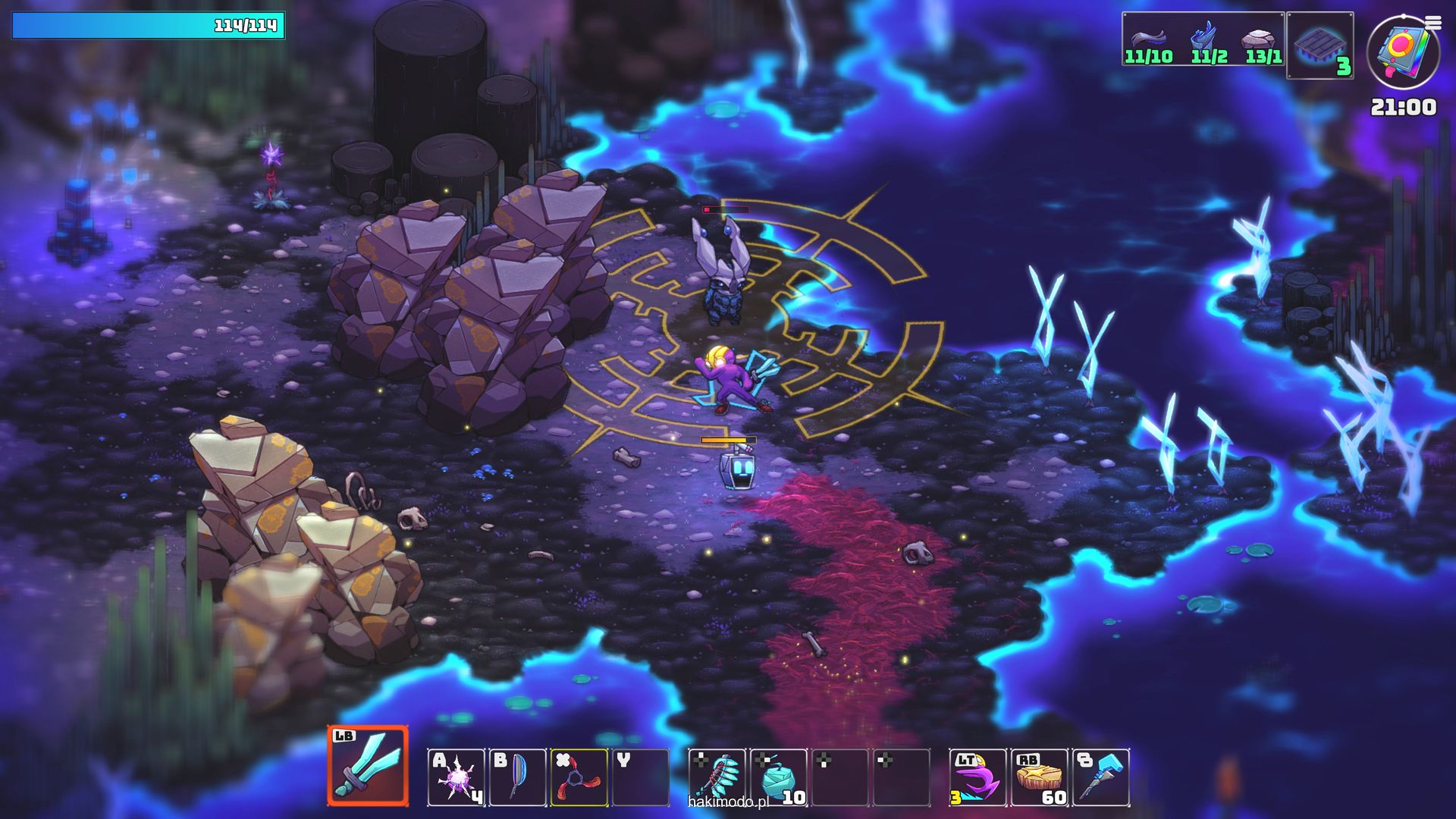
Task: Select the wrapped teal bundle slot
Action: 779,777
